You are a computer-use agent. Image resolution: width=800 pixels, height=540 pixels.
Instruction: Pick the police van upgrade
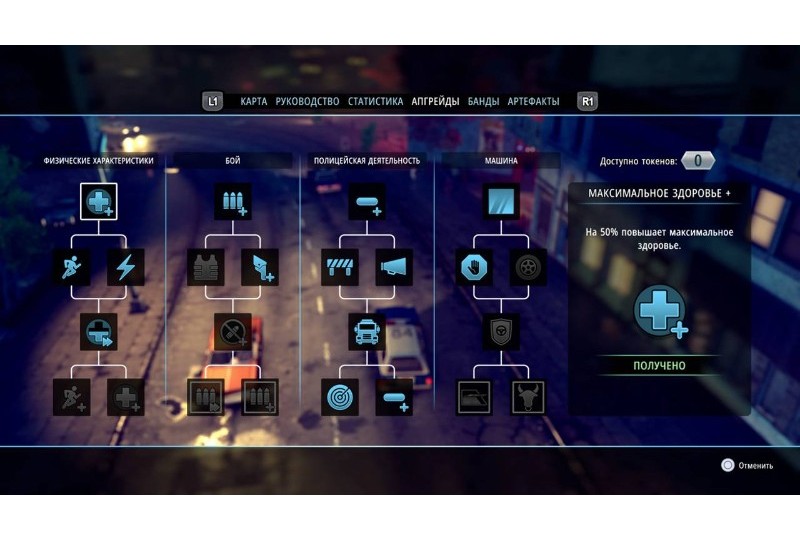pos(367,331)
